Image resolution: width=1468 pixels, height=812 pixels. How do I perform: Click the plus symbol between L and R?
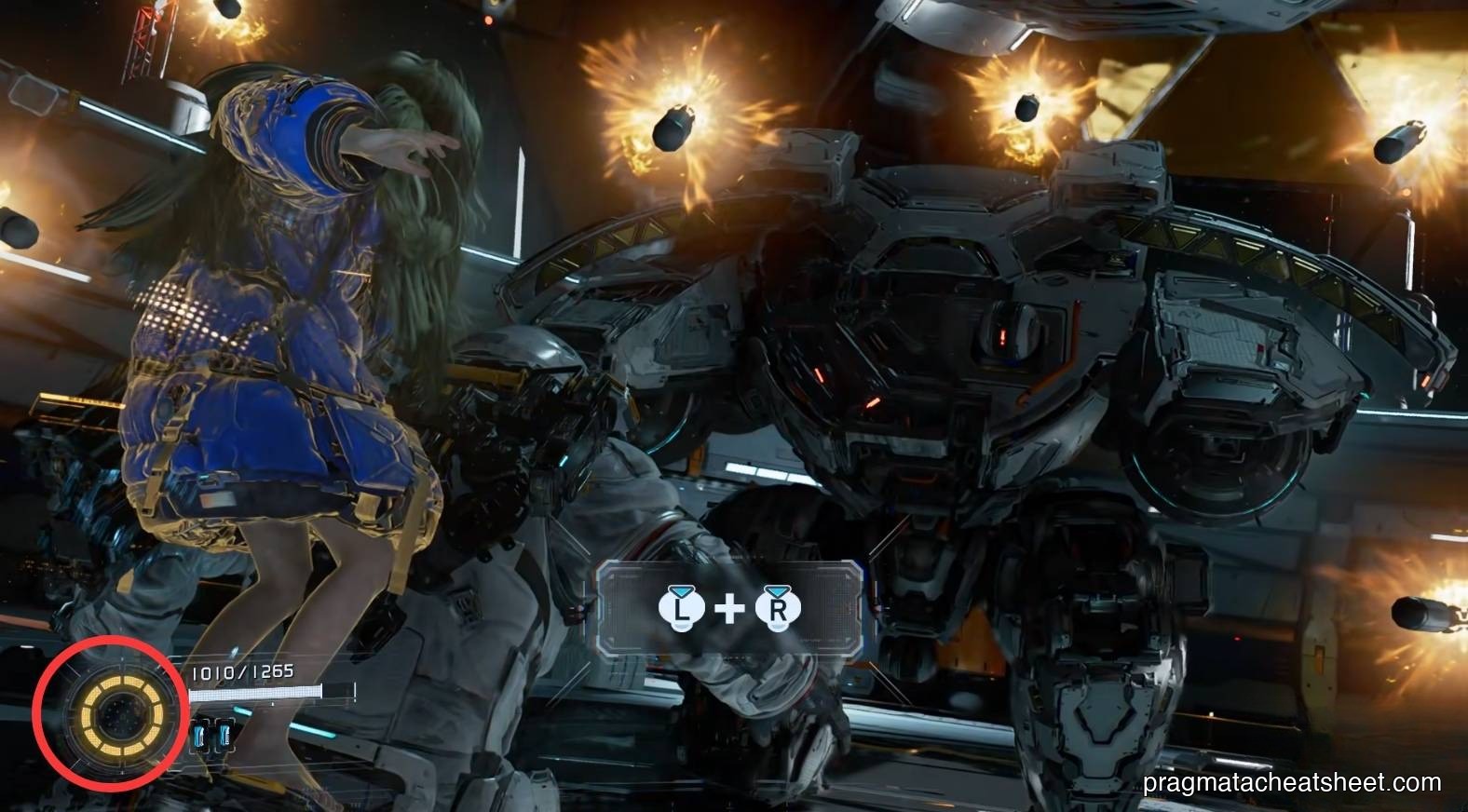coord(729,608)
